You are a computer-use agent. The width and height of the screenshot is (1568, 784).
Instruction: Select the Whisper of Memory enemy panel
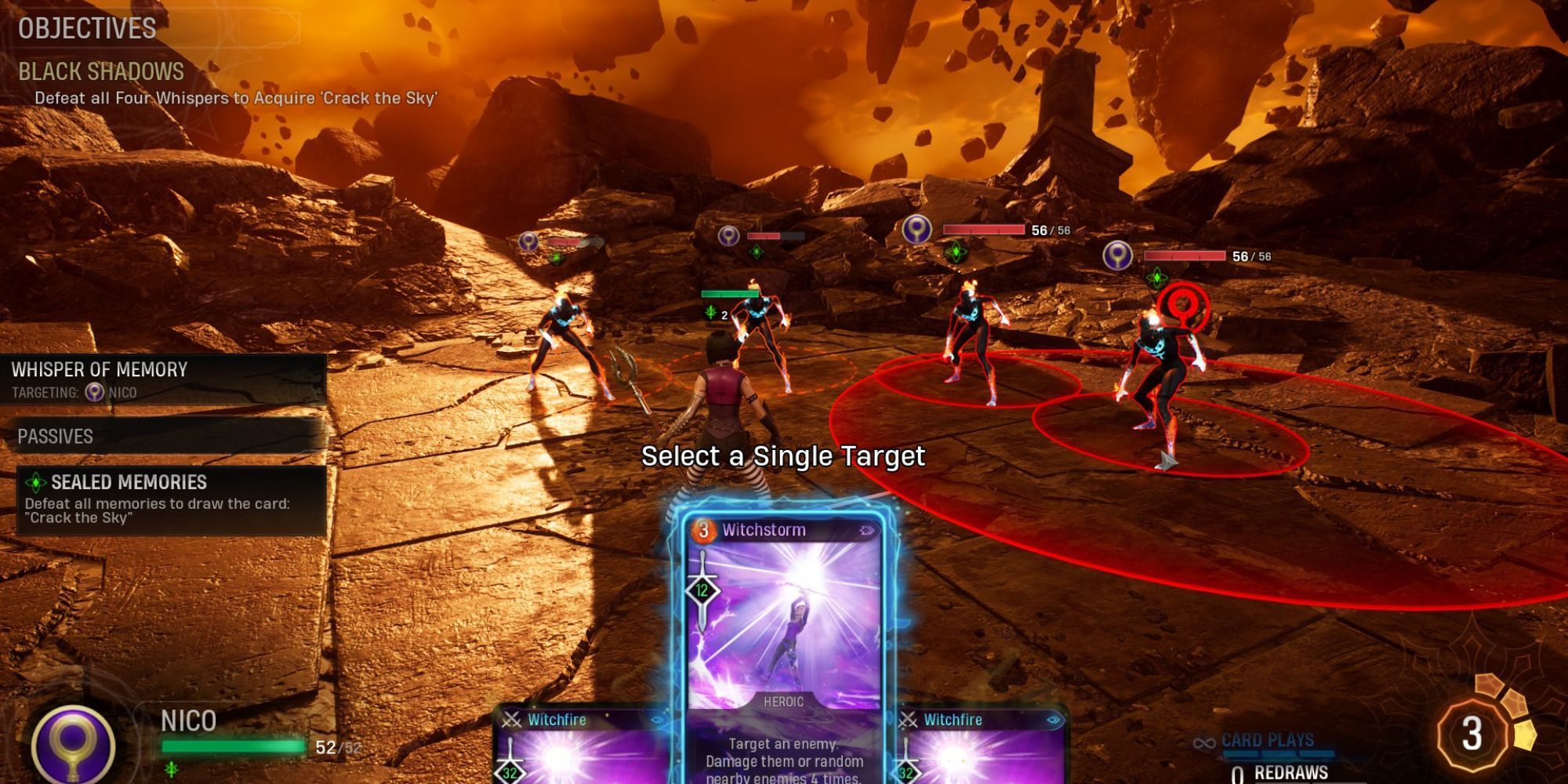[163, 379]
